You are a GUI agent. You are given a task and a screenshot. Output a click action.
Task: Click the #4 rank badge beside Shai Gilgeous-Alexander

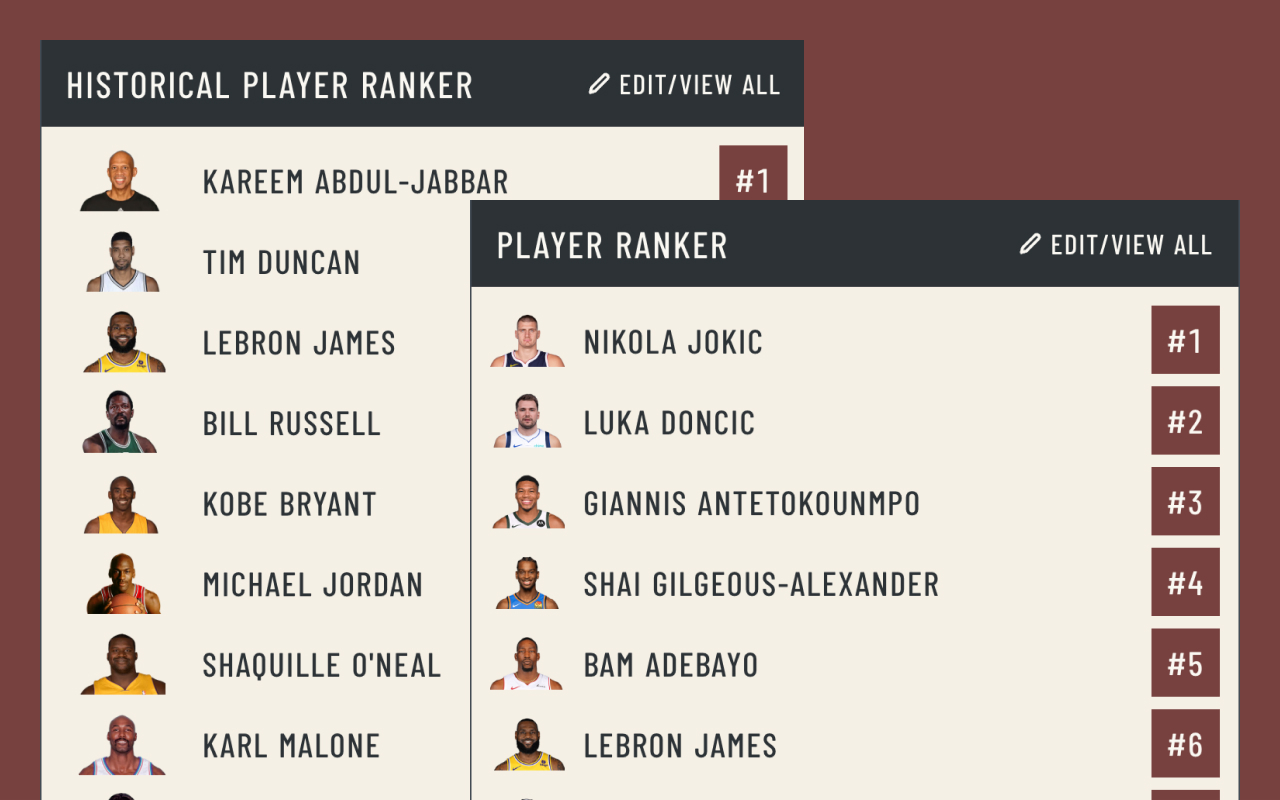coord(1185,582)
